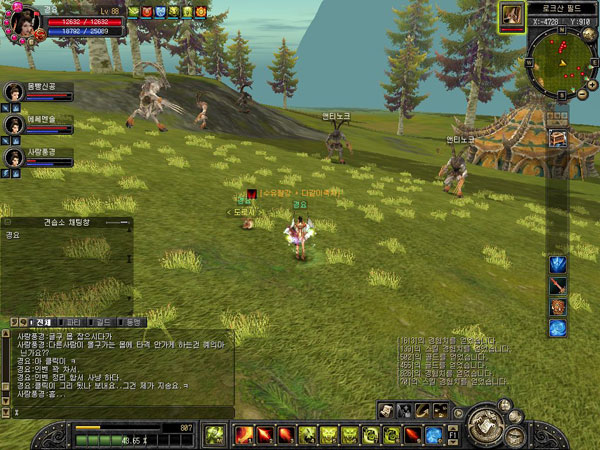Switch to the 파티 chat tab

pos(73,322)
